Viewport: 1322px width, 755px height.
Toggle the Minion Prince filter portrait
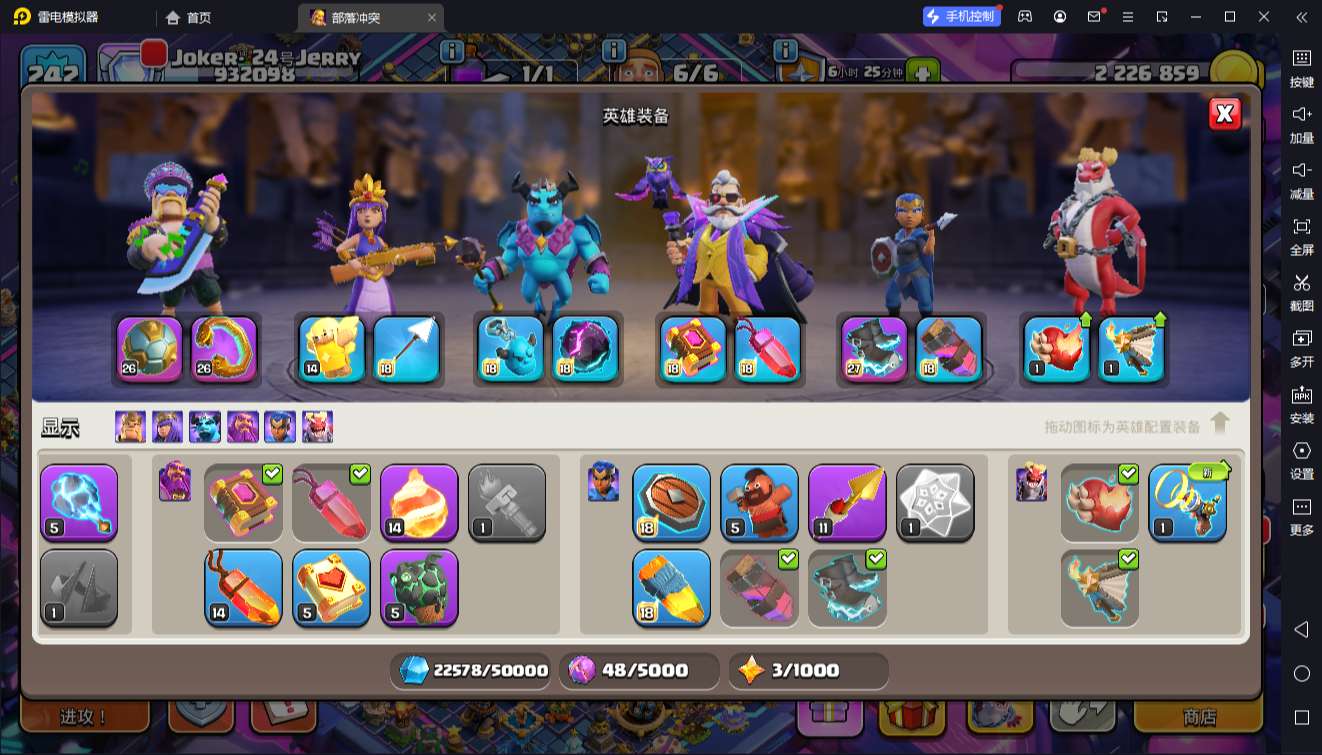click(x=205, y=427)
